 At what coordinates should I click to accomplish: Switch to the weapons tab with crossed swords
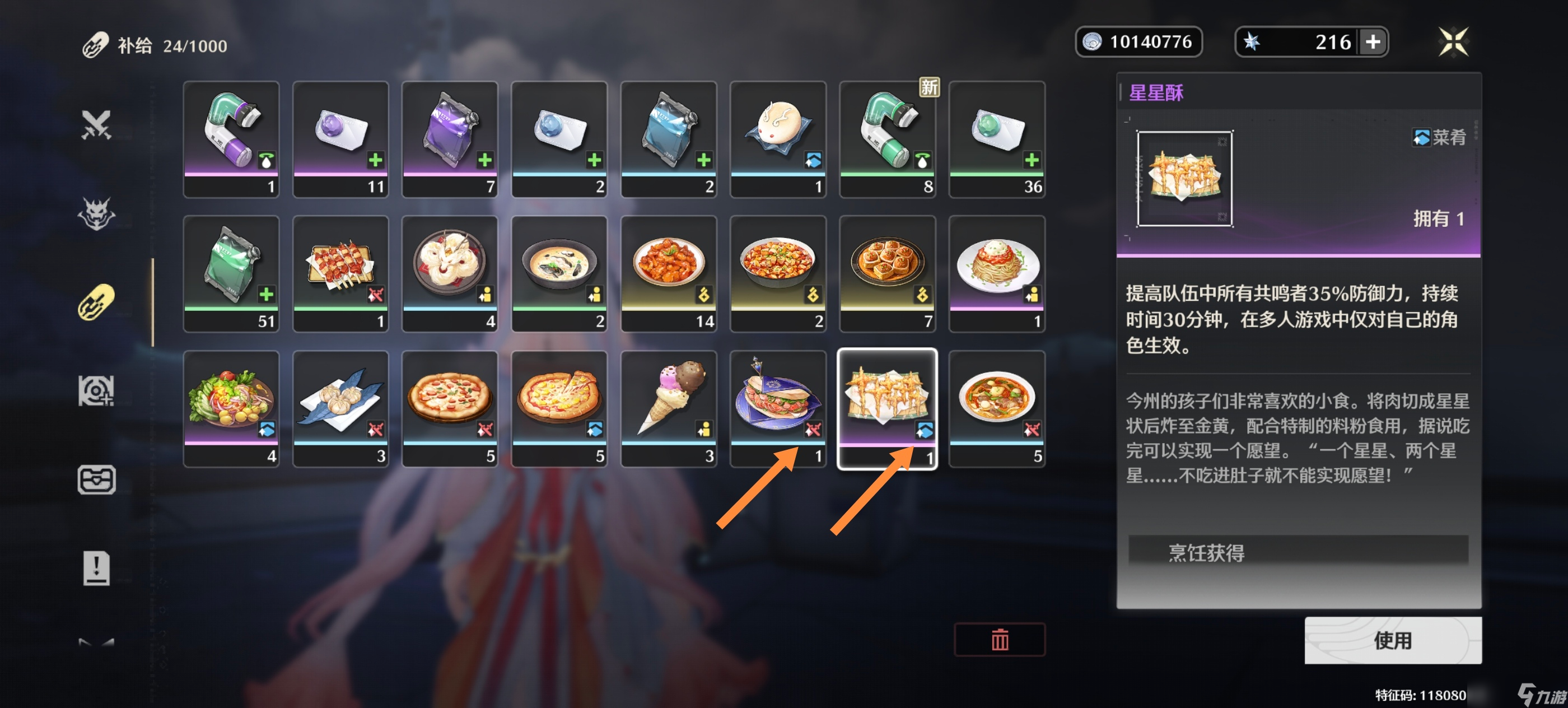click(x=96, y=125)
